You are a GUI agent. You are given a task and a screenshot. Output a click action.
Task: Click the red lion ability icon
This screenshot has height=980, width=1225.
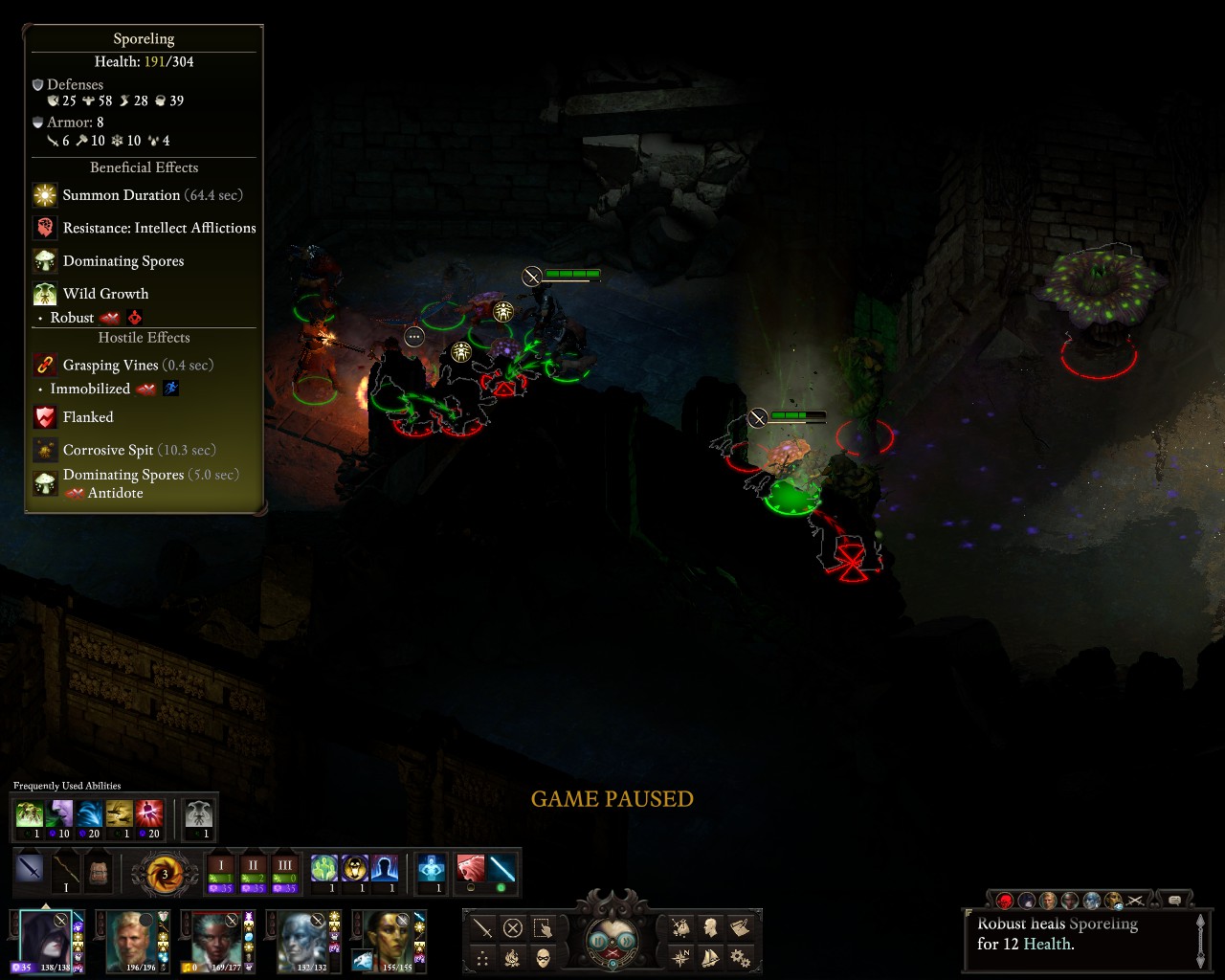tap(471, 869)
